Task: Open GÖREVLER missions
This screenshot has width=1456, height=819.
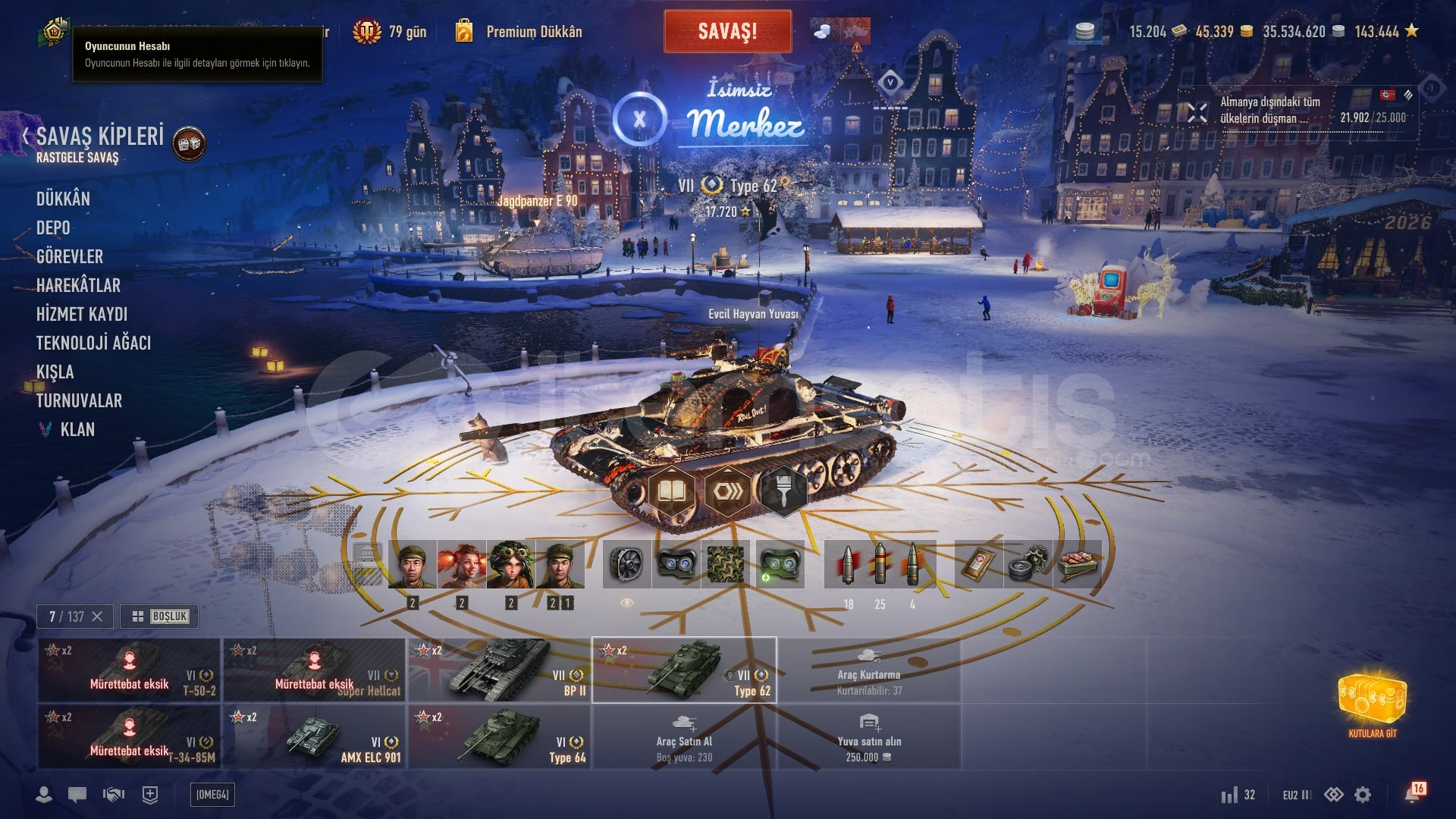Action: point(70,257)
